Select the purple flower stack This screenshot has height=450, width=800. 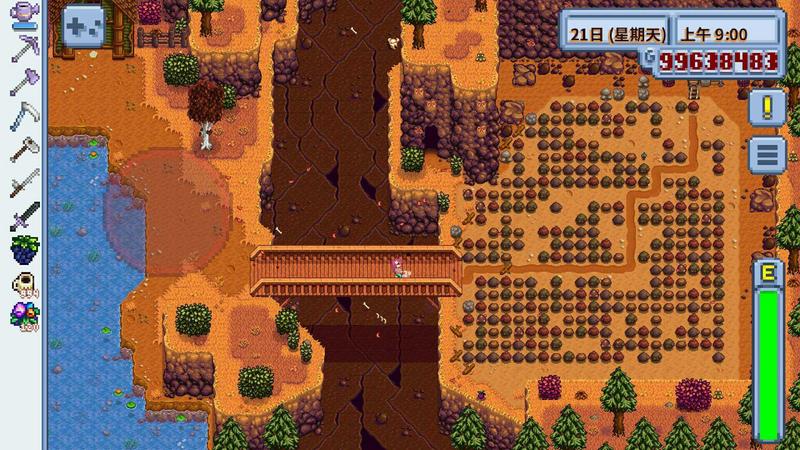point(22,316)
